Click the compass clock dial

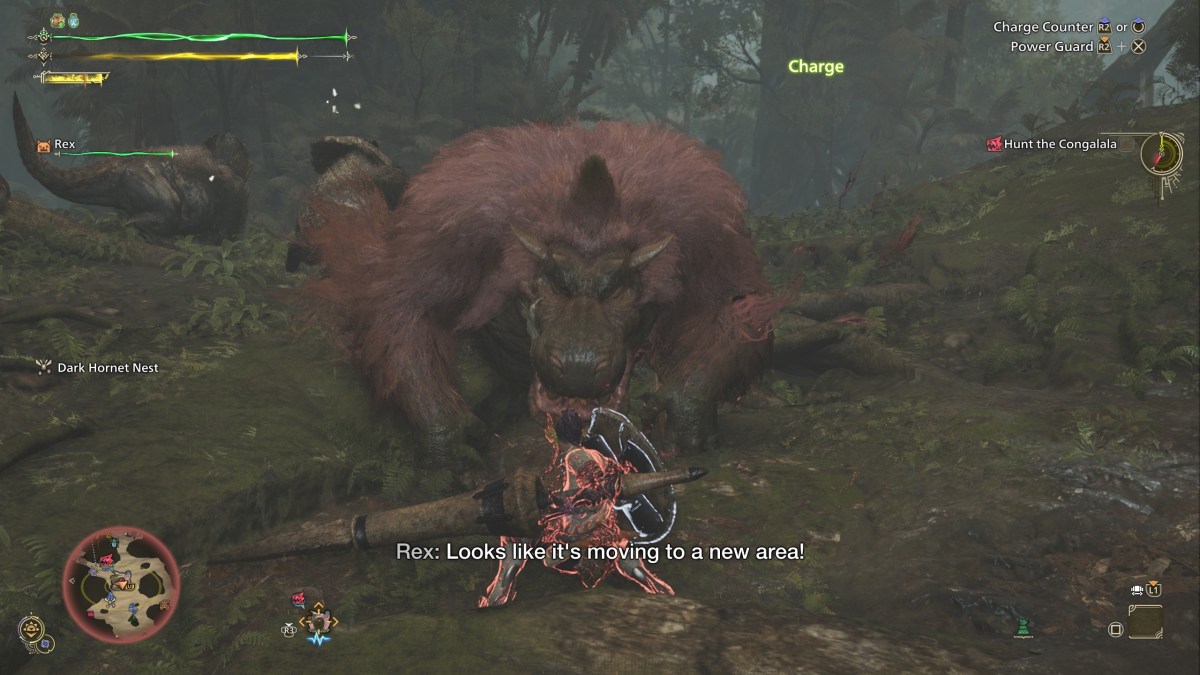pyautogui.click(x=1162, y=153)
